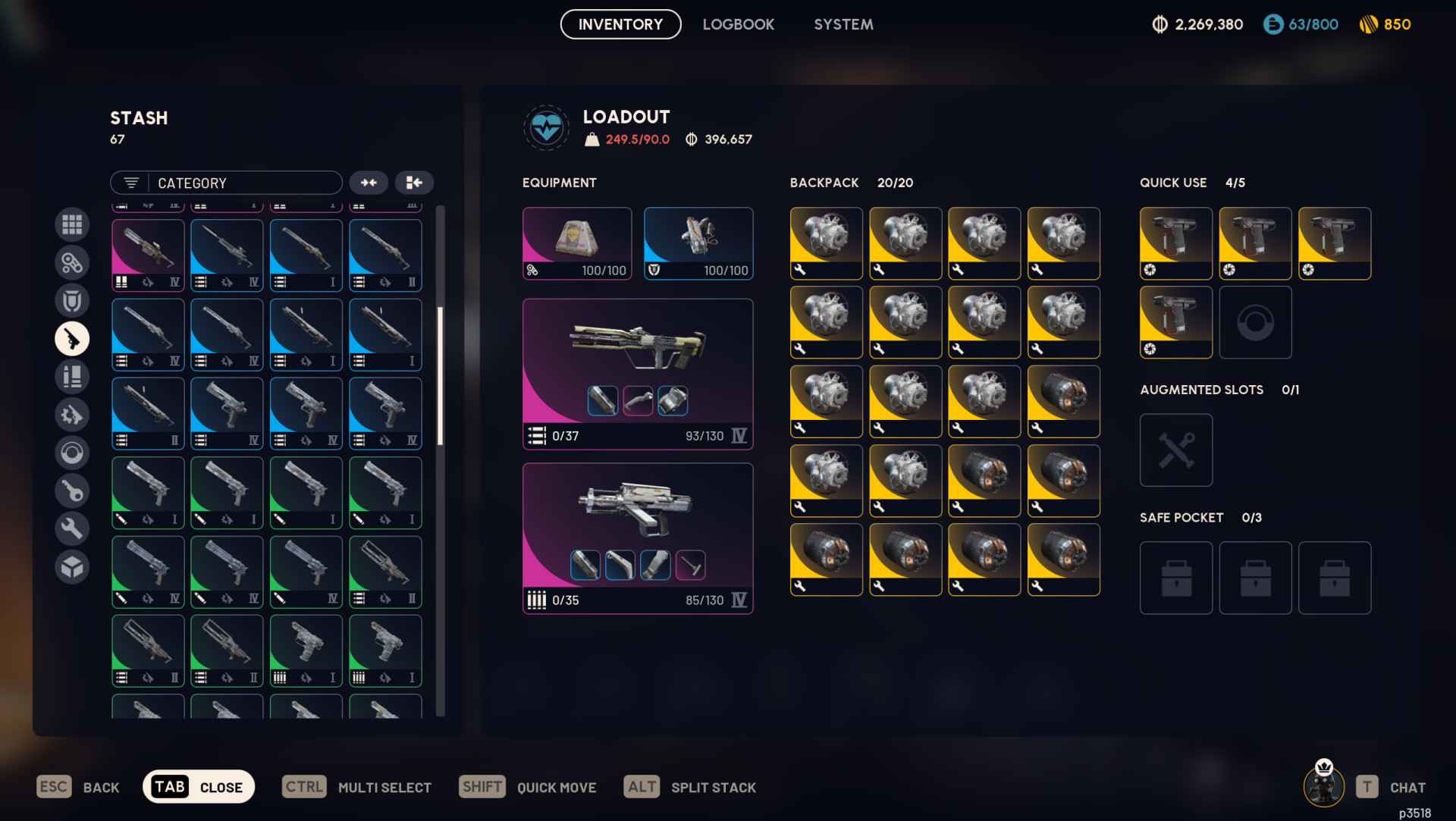Switch to the LOGBOOK tab

coord(739,24)
